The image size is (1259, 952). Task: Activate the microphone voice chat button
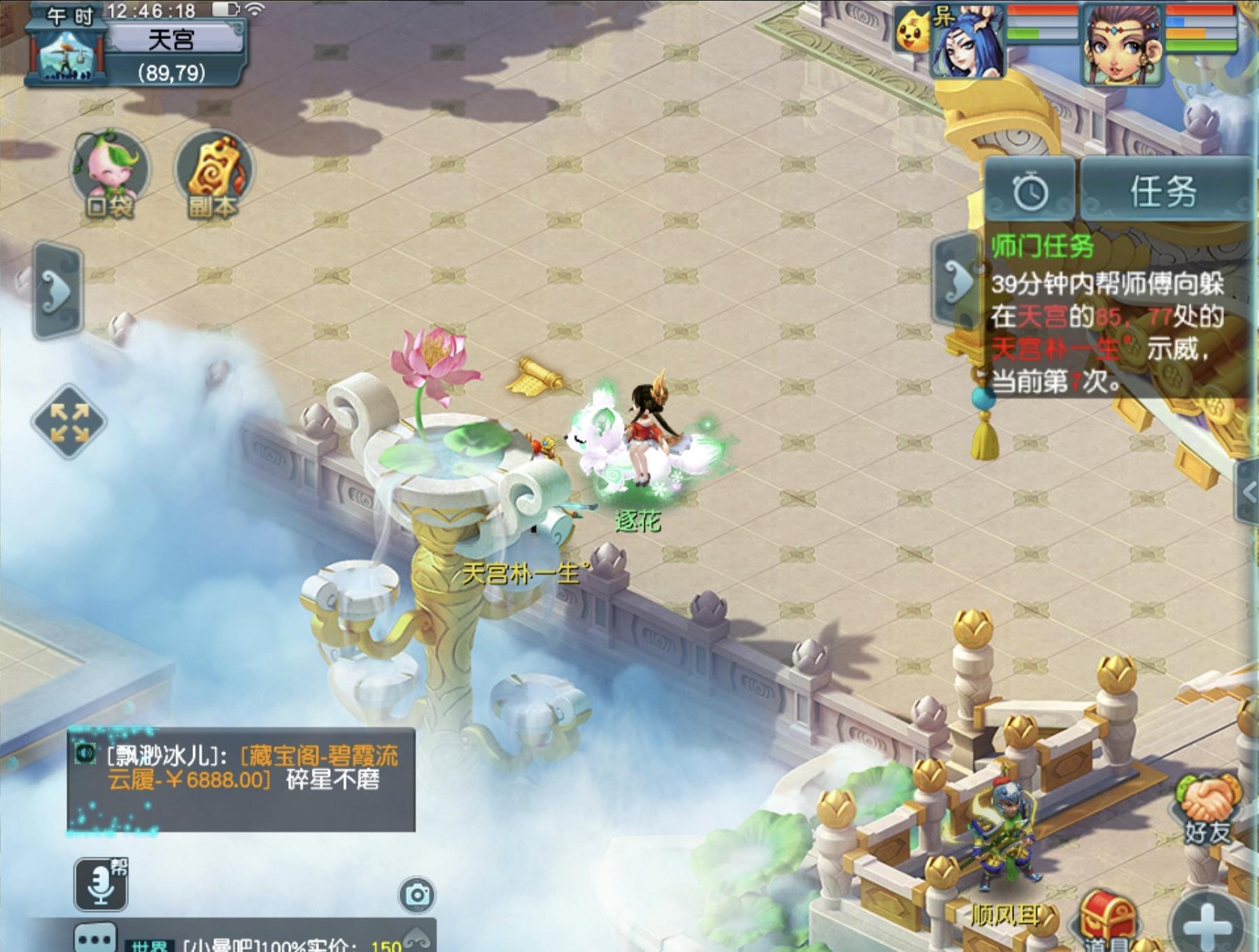click(101, 884)
